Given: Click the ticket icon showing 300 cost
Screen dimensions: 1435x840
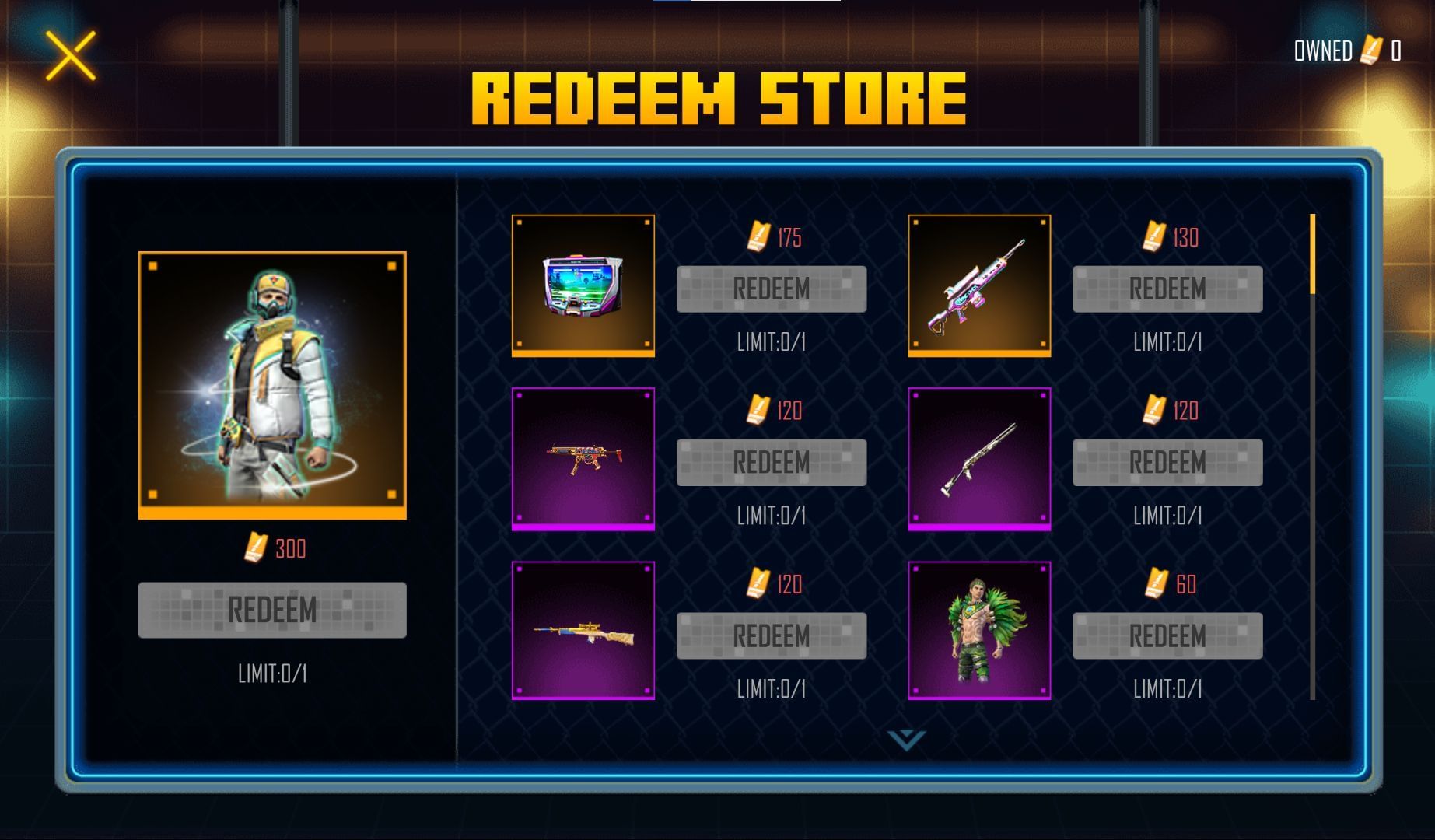Looking at the screenshot, I should [253, 548].
